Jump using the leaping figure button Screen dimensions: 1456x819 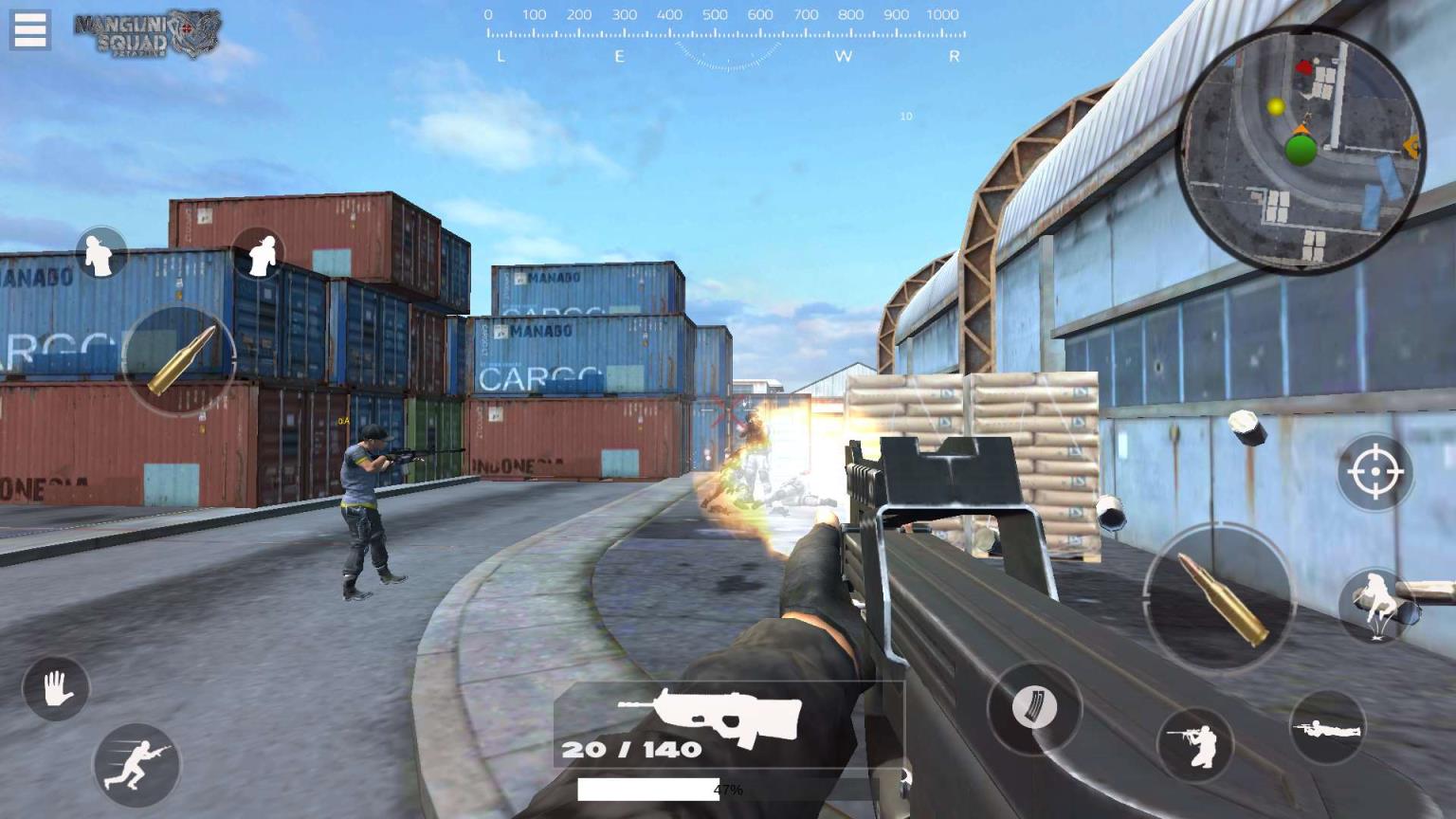pos(1376,605)
